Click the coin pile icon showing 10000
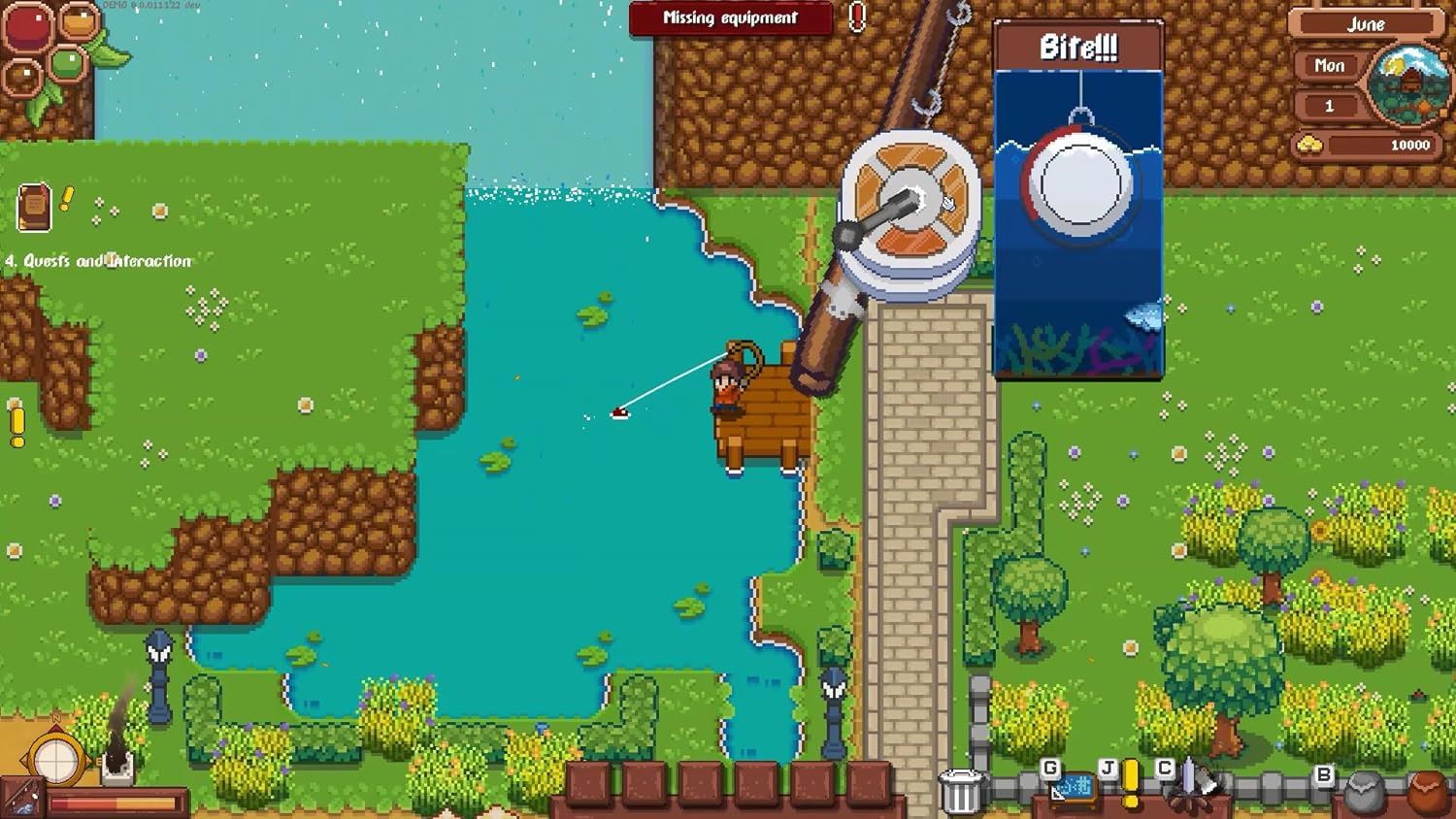 click(1310, 143)
